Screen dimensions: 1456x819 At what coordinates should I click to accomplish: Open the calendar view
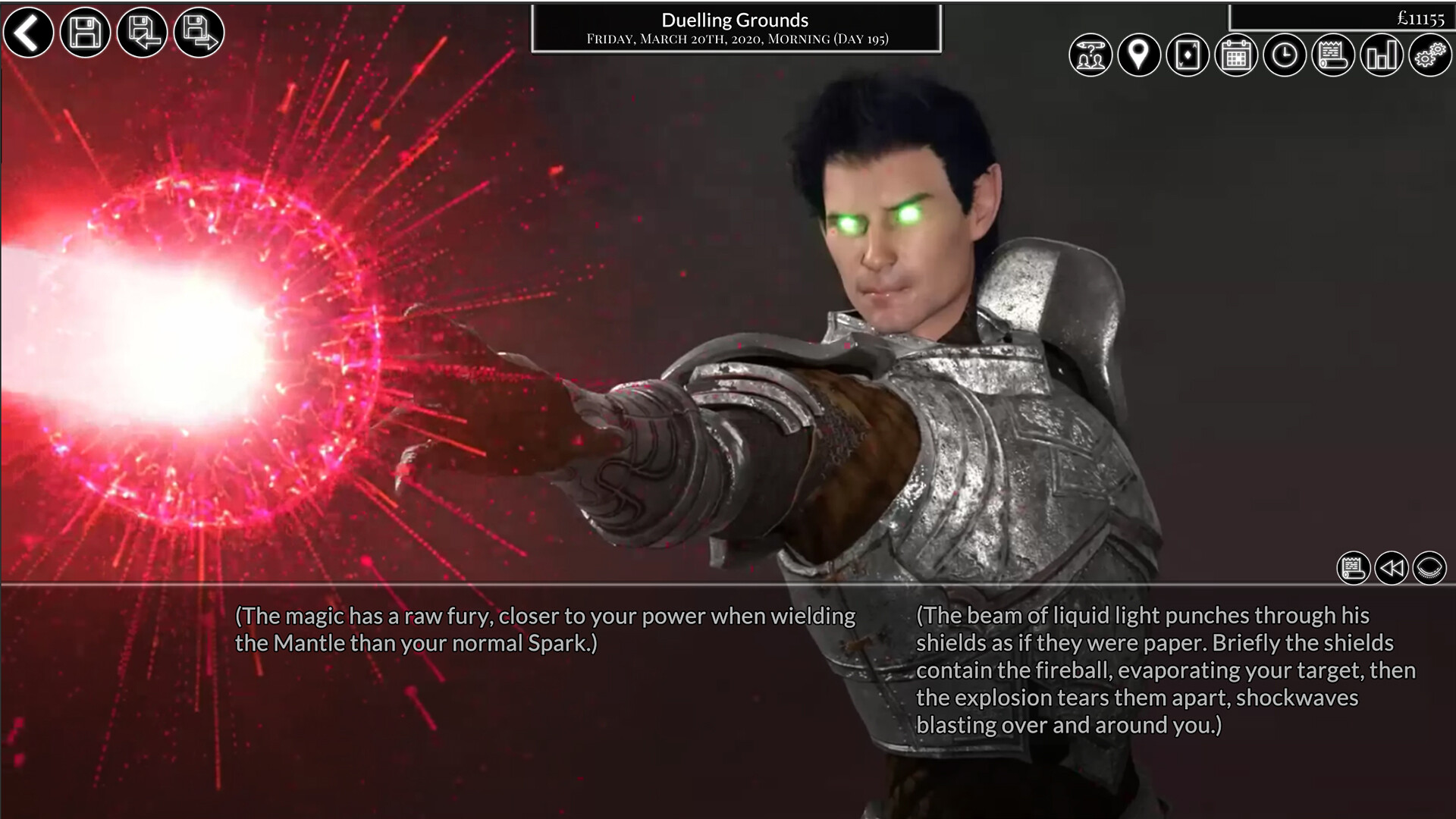1236,55
